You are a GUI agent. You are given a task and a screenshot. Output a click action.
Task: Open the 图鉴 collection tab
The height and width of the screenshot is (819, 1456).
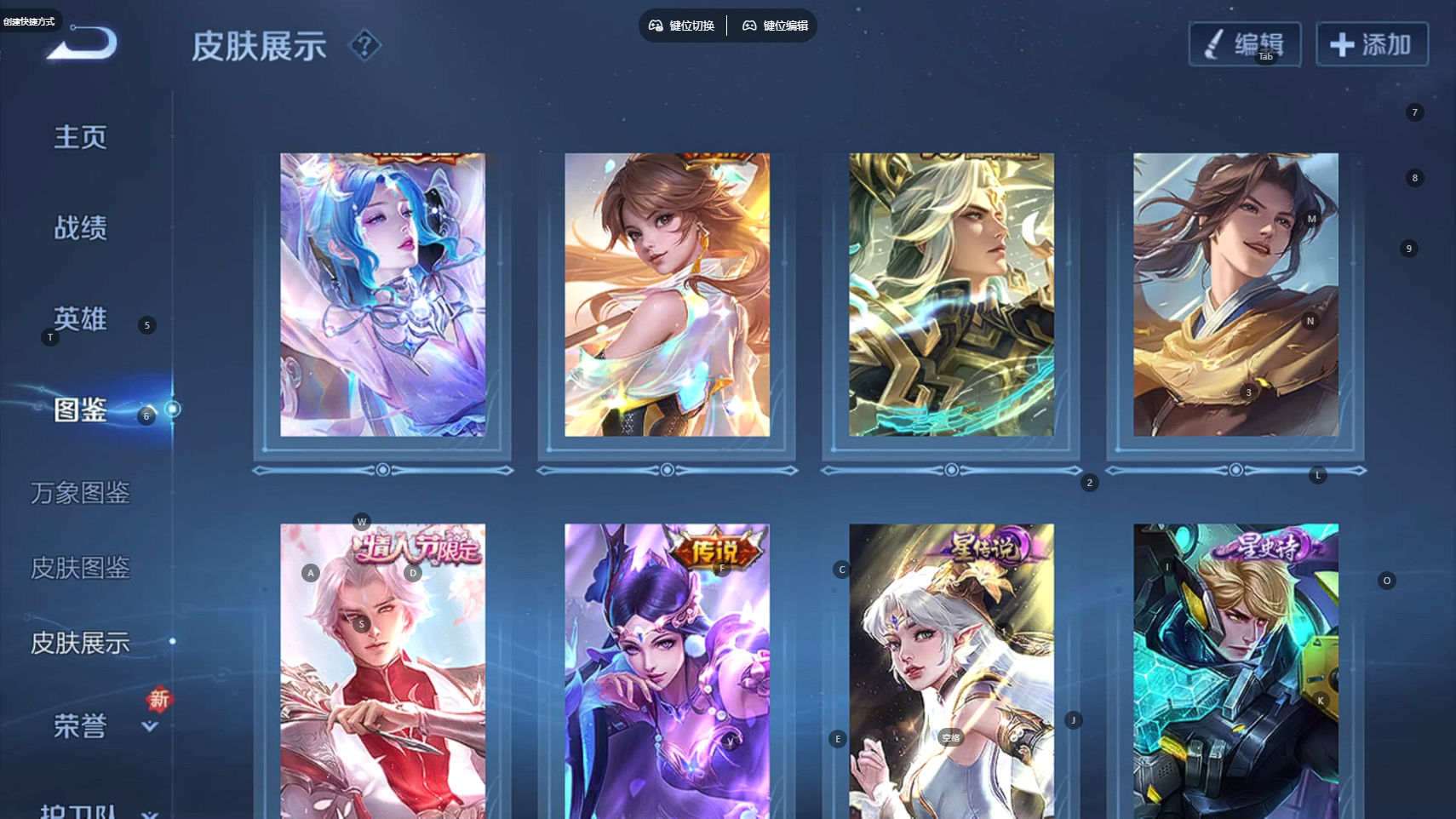80,410
